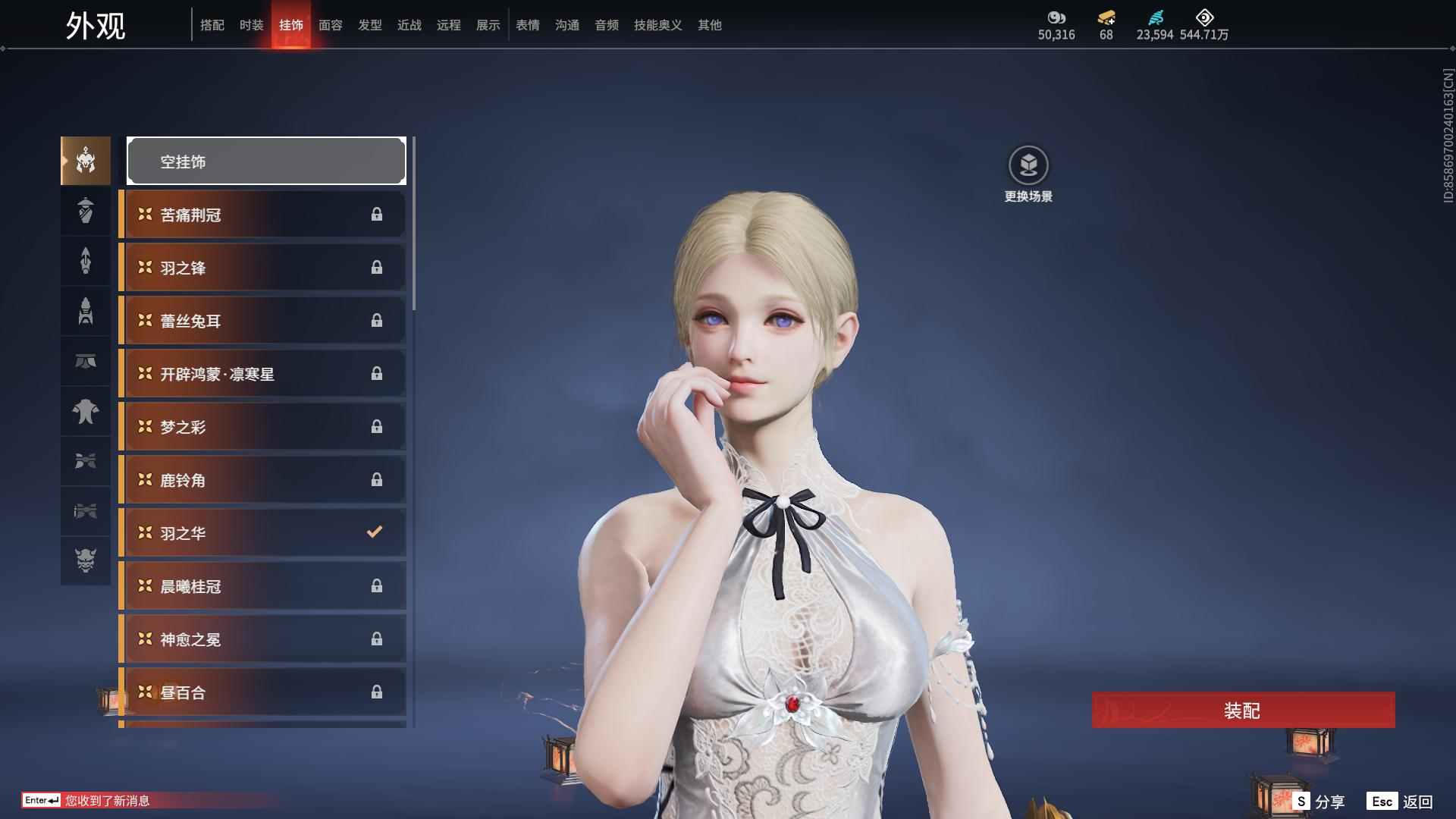Switch to the 表情 tab
This screenshot has width=1456, height=819.
[x=527, y=25]
